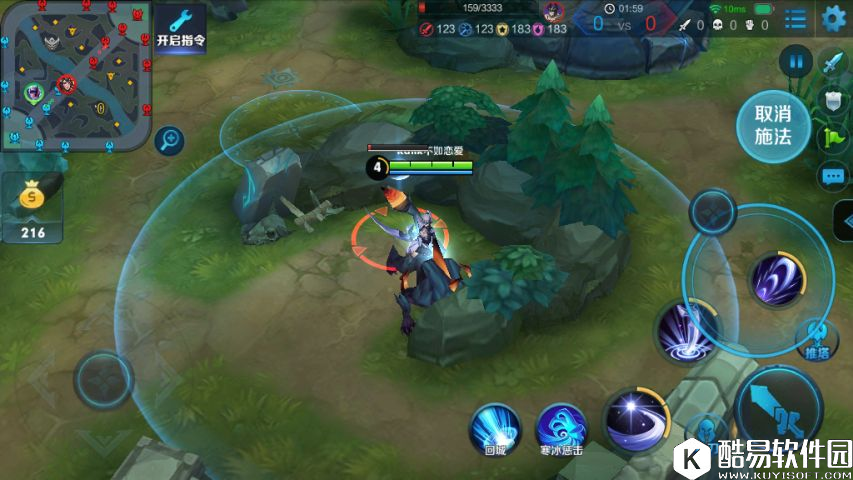Use the 回城 recall ability
The width and height of the screenshot is (853, 480).
496,428
